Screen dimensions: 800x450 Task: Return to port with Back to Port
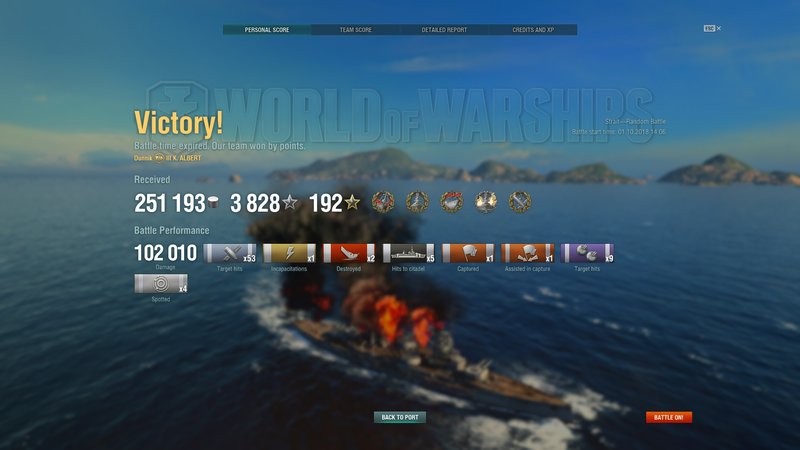click(400, 417)
